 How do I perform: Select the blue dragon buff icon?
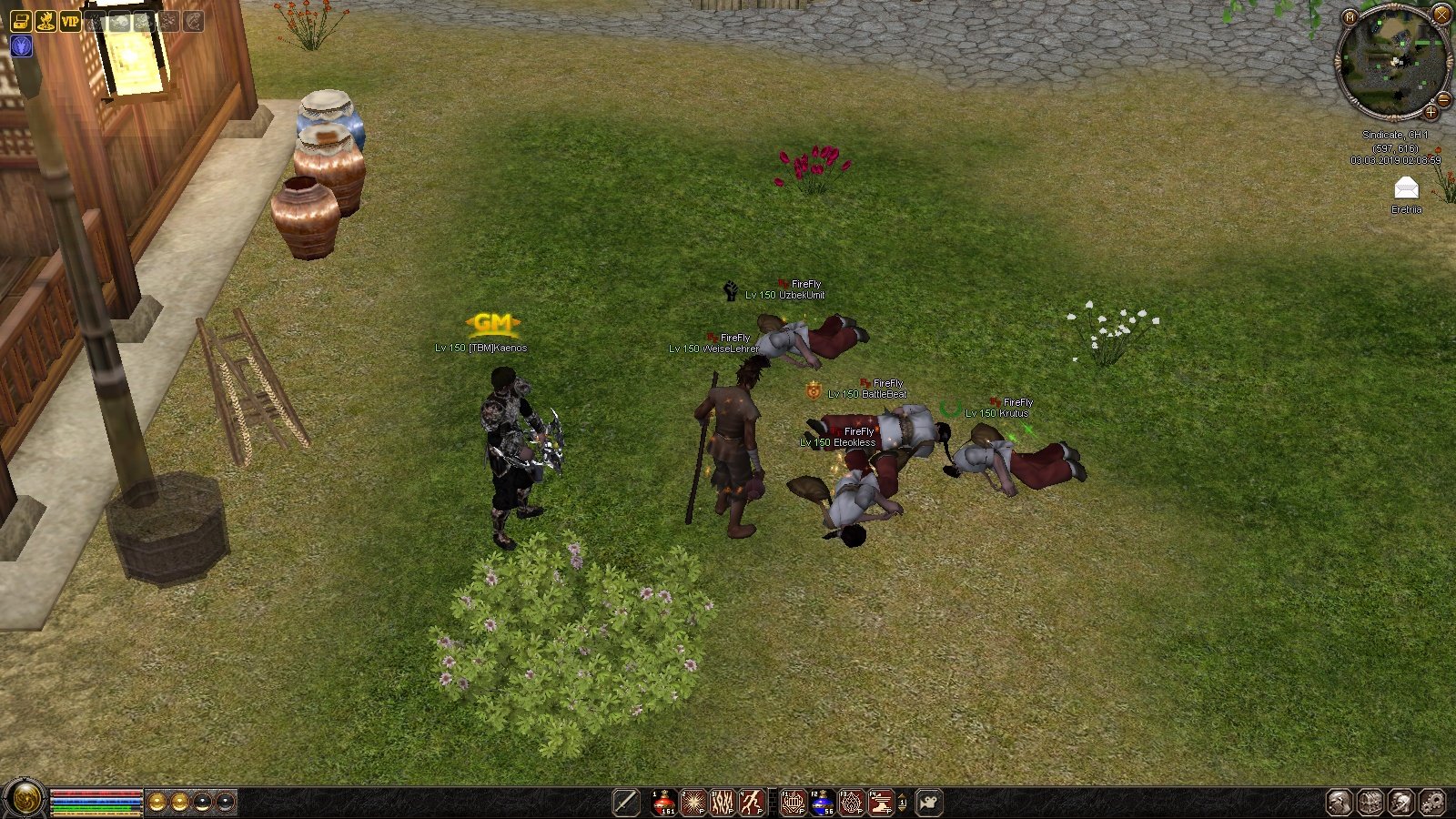click(21, 45)
